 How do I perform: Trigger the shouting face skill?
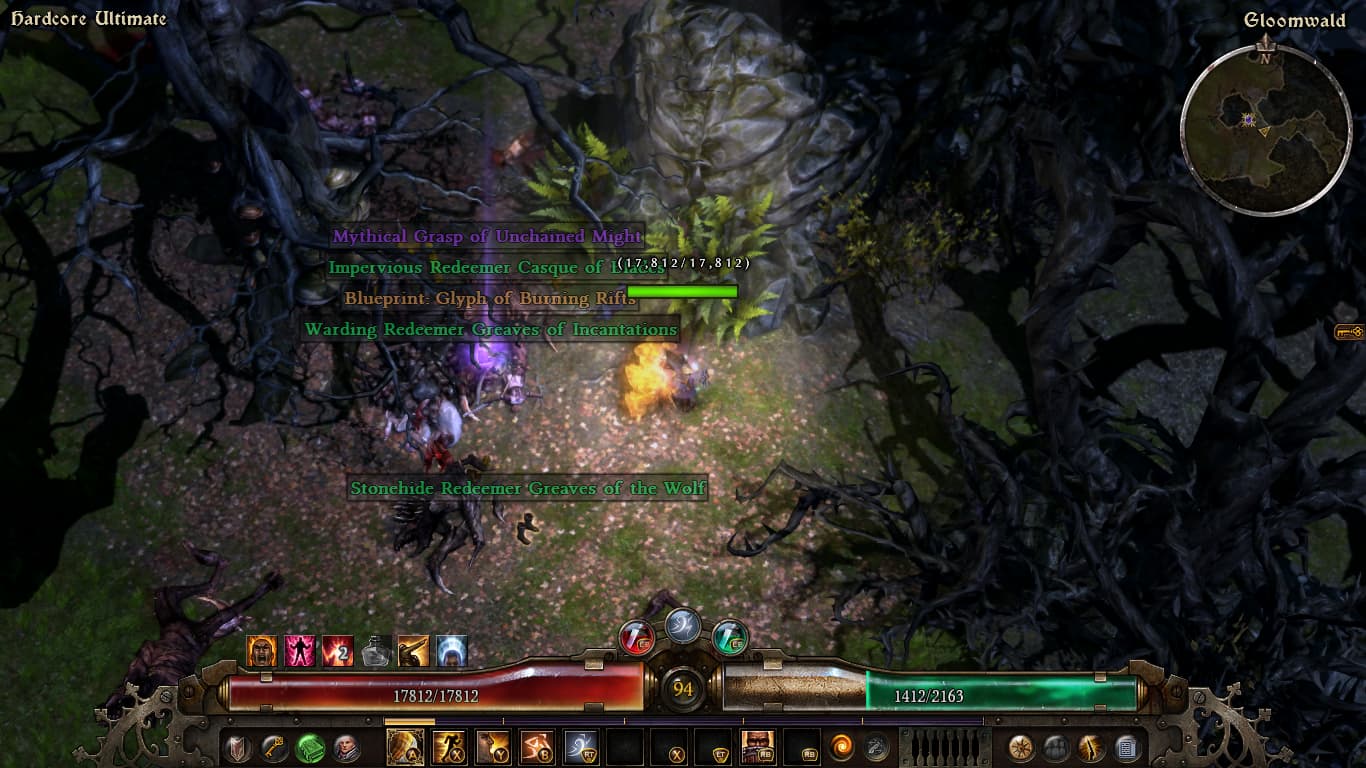pyautogui.click(x=492, y=747)
